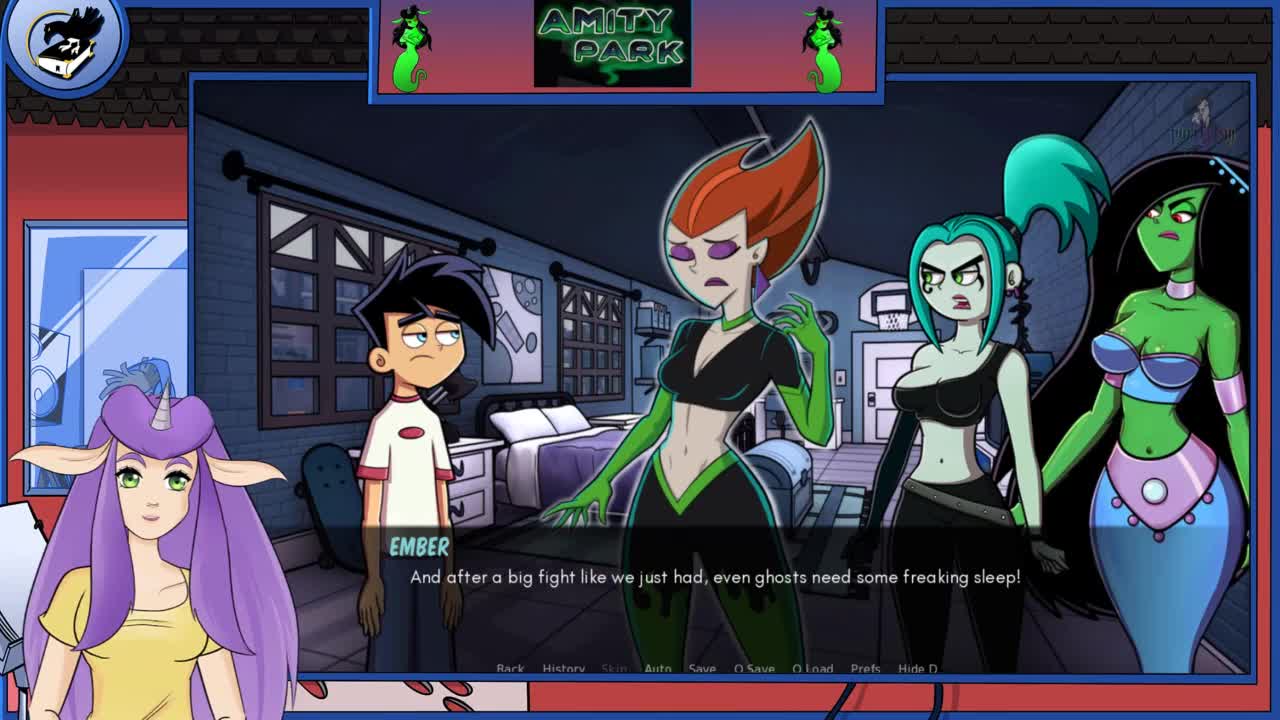The height and width of the screenshot is (720, 1280).
Task: Go Back in the dialogue
Action: (x=510, y=668)
